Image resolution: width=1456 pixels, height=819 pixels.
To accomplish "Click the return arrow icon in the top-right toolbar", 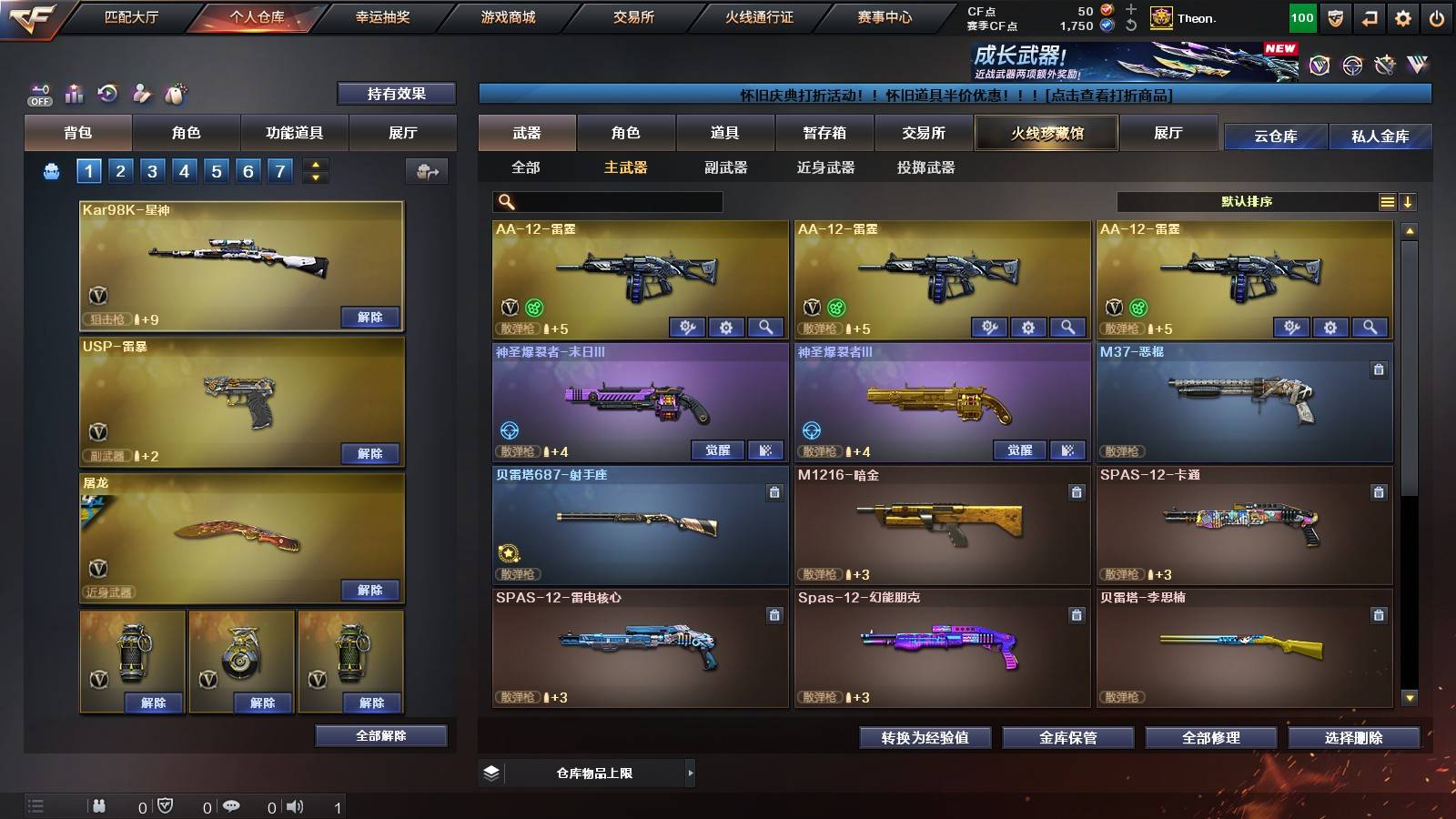I will coord(1369,17).
